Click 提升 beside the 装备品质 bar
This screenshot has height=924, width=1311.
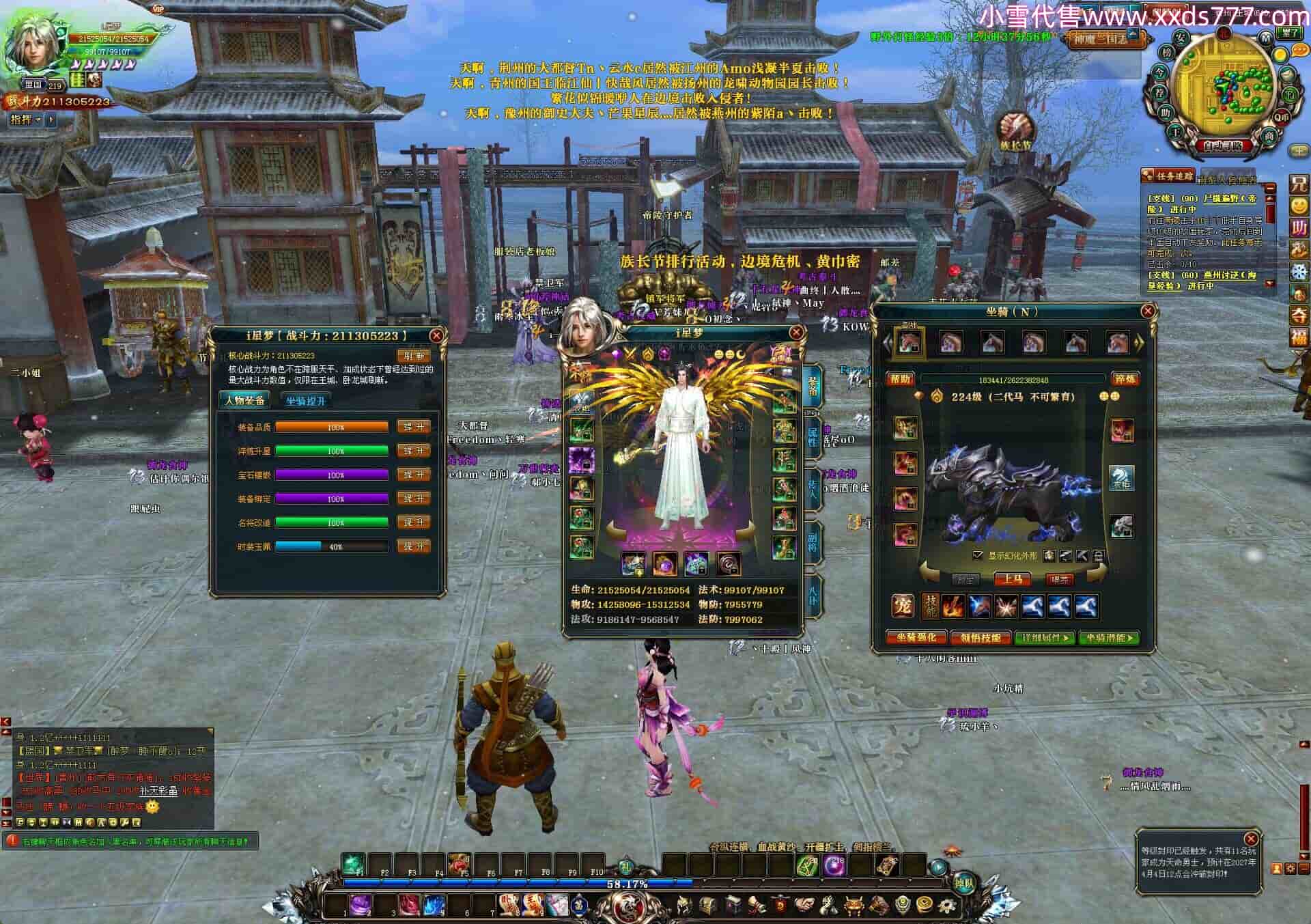click(414, 427)
